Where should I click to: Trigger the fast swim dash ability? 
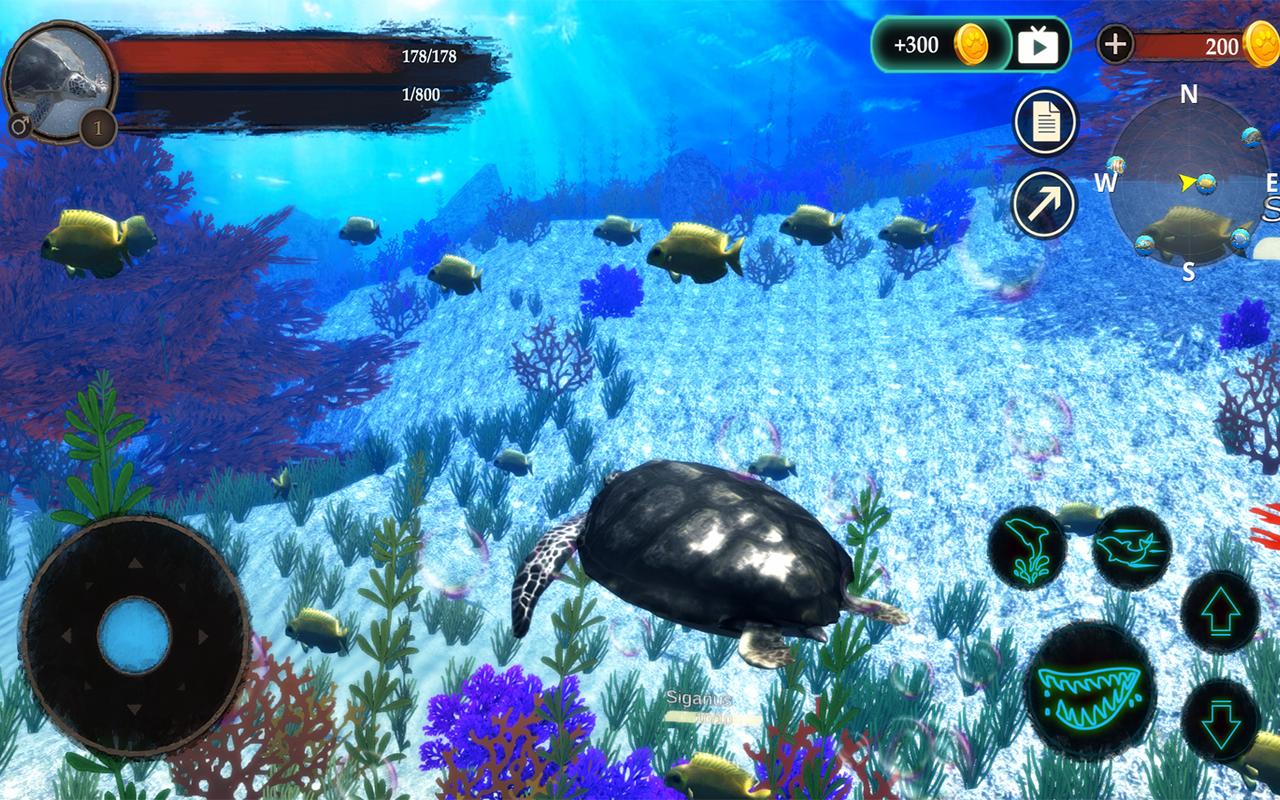pyautogui.click(x=1131, y=546)
